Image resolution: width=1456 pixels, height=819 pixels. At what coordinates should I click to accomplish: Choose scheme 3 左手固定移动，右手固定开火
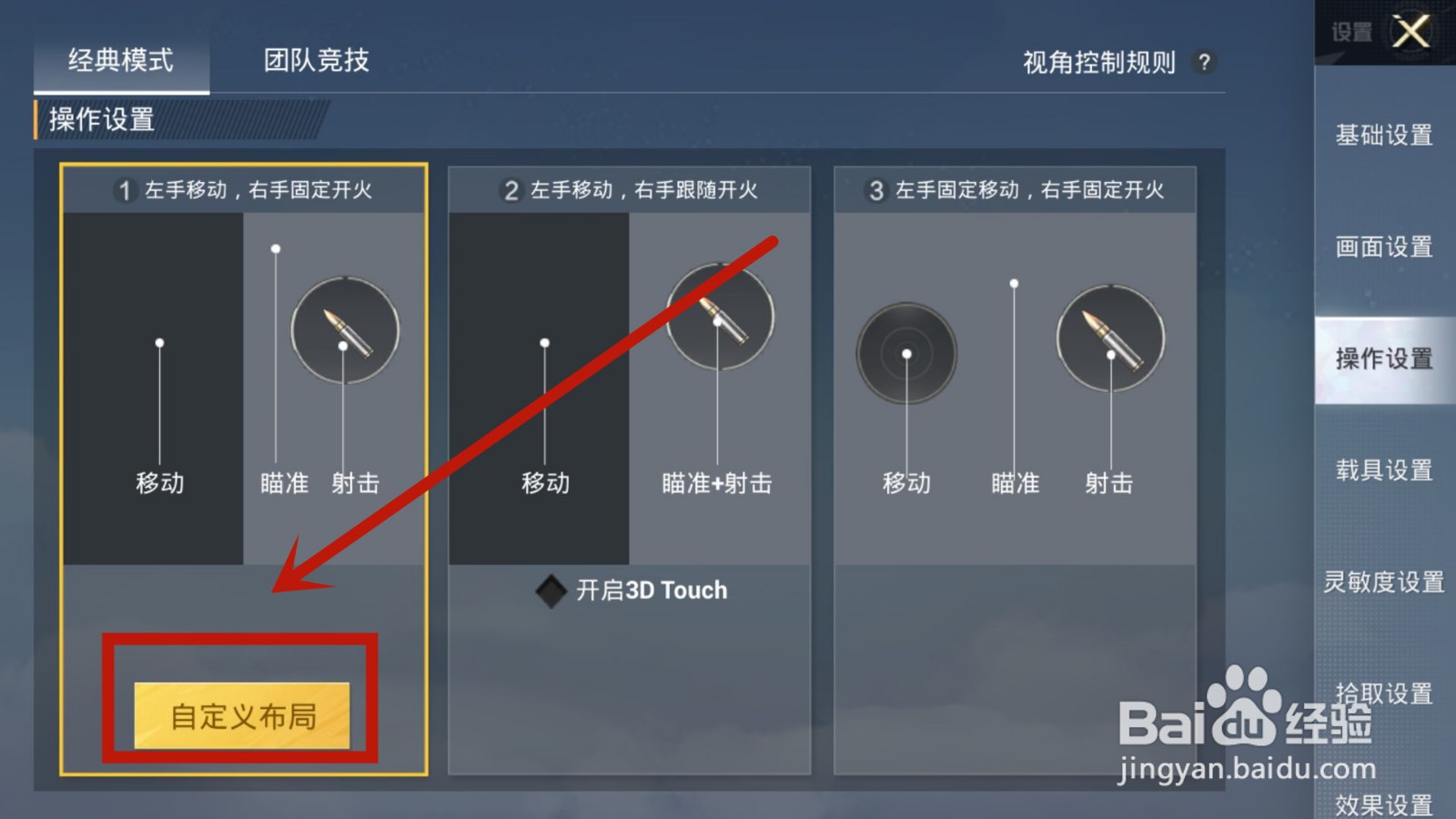click(1015, 191)
